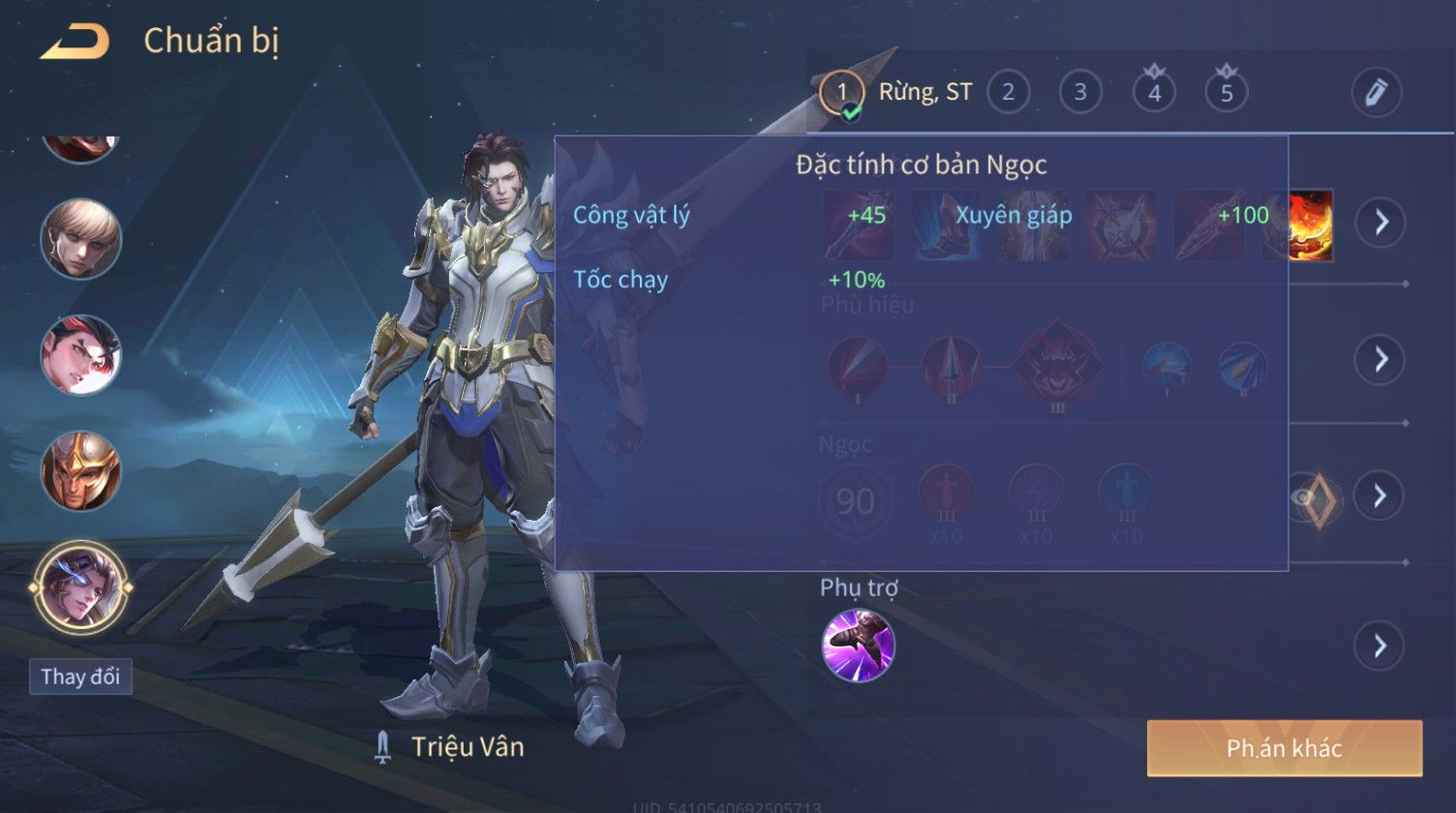Open equipment build details arrow
Viewport: 1456px width, 813px height.
tap(1380, 223)
